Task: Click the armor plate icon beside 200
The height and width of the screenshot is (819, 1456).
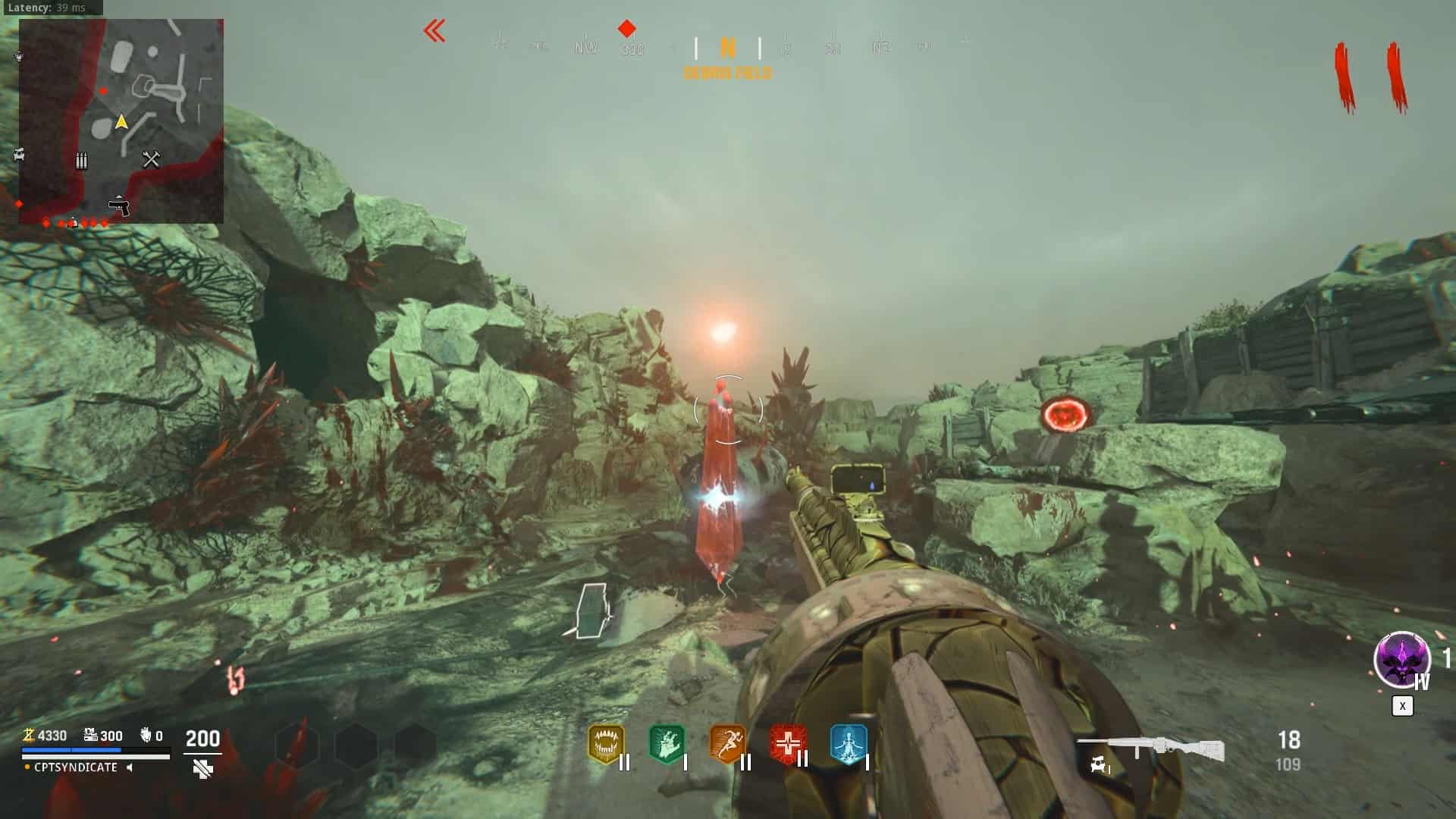Action: (202, 769)
